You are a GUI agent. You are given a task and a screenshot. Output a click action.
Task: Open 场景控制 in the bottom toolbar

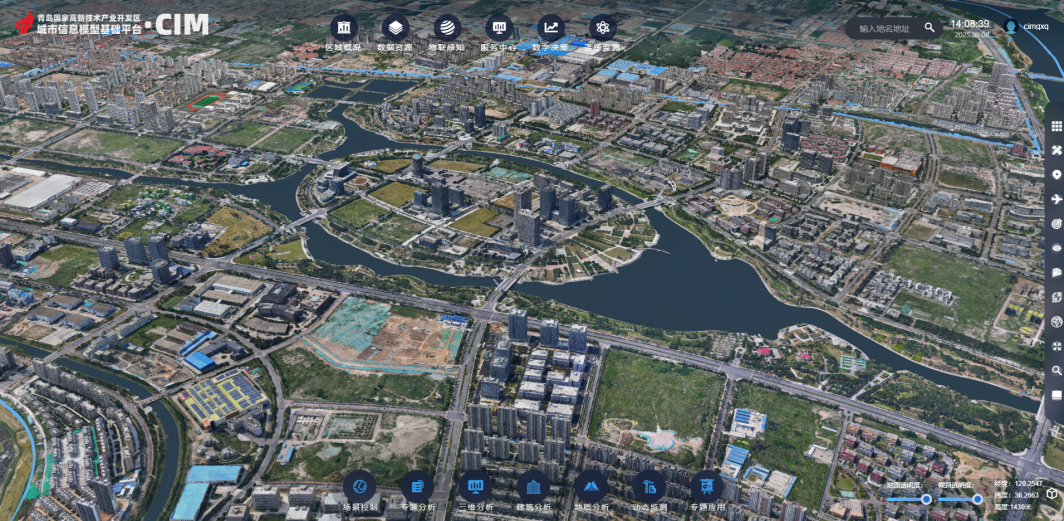(x=360, y=487)
